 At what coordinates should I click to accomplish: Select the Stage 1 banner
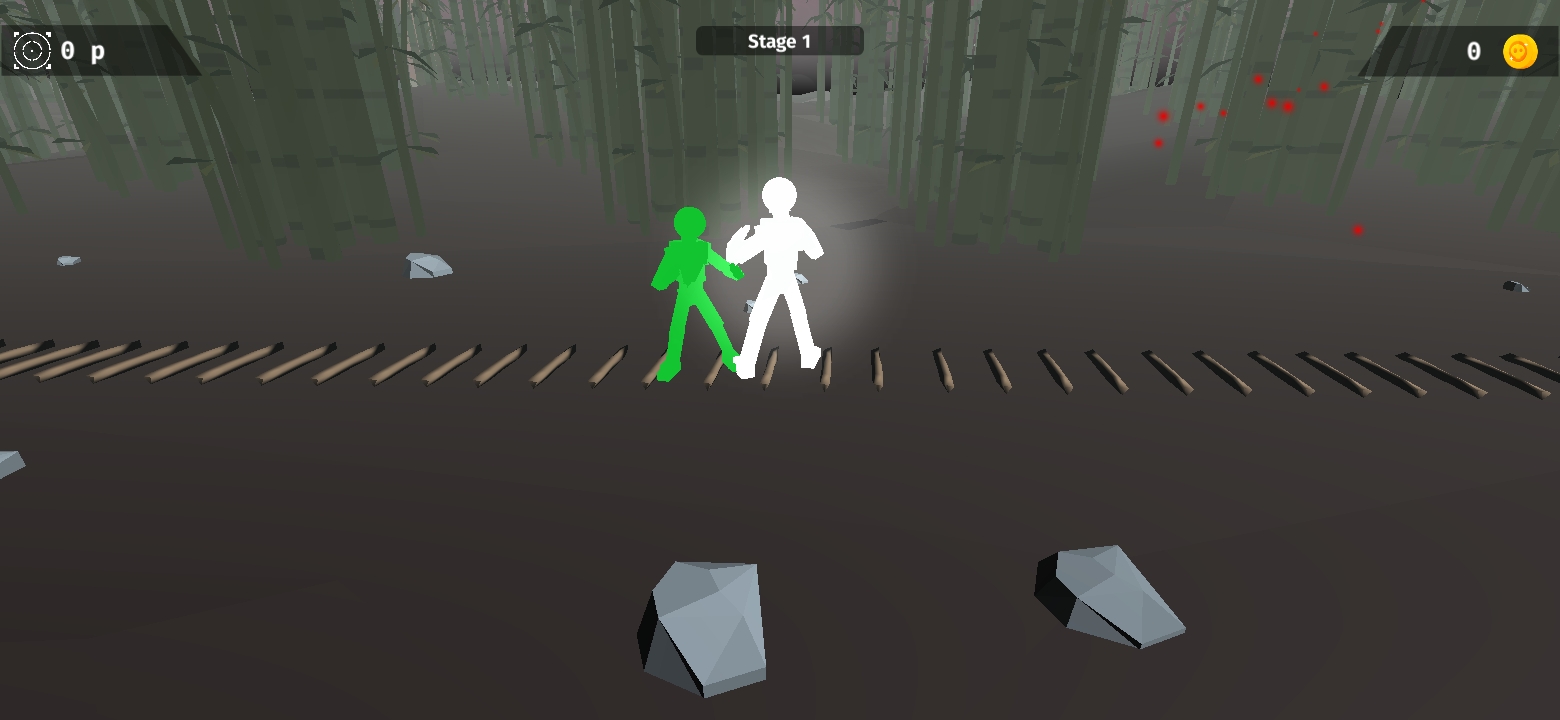click(781, 41)
